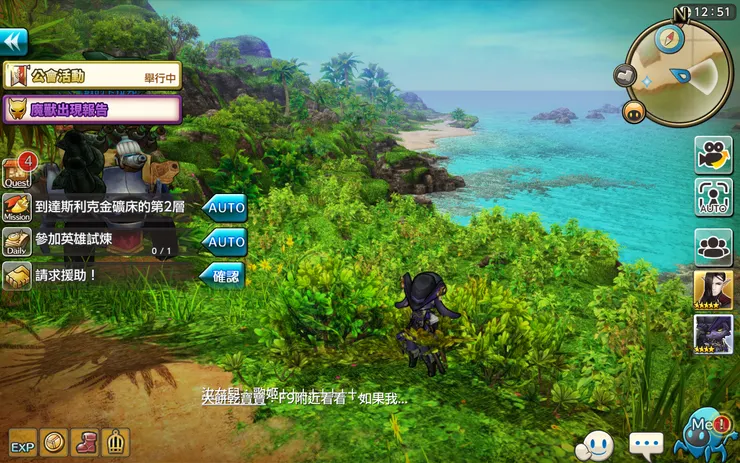Select the orange face icon beside the minimap
The height and width of the screenshot is (463, 740).
point(632,110)
